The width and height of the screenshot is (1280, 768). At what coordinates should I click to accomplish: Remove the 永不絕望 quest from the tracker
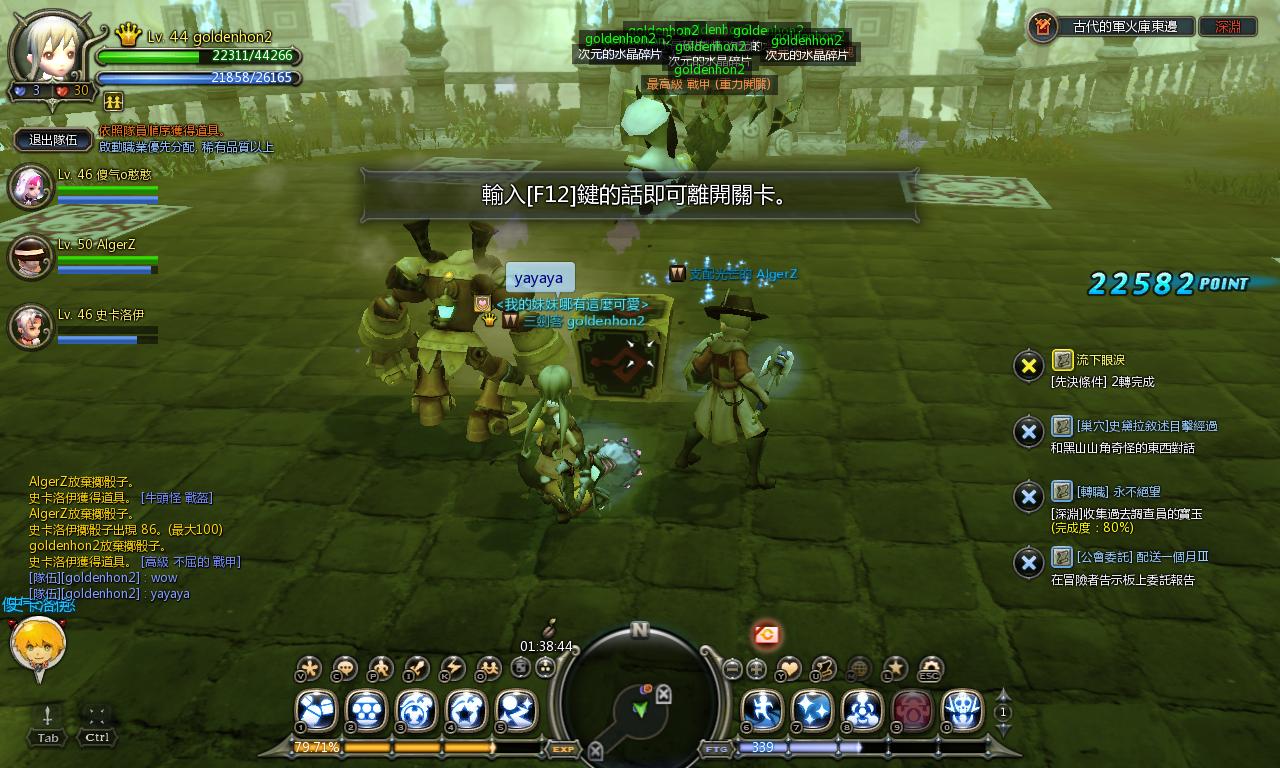pyautogui.click(x=1028, y=497)
